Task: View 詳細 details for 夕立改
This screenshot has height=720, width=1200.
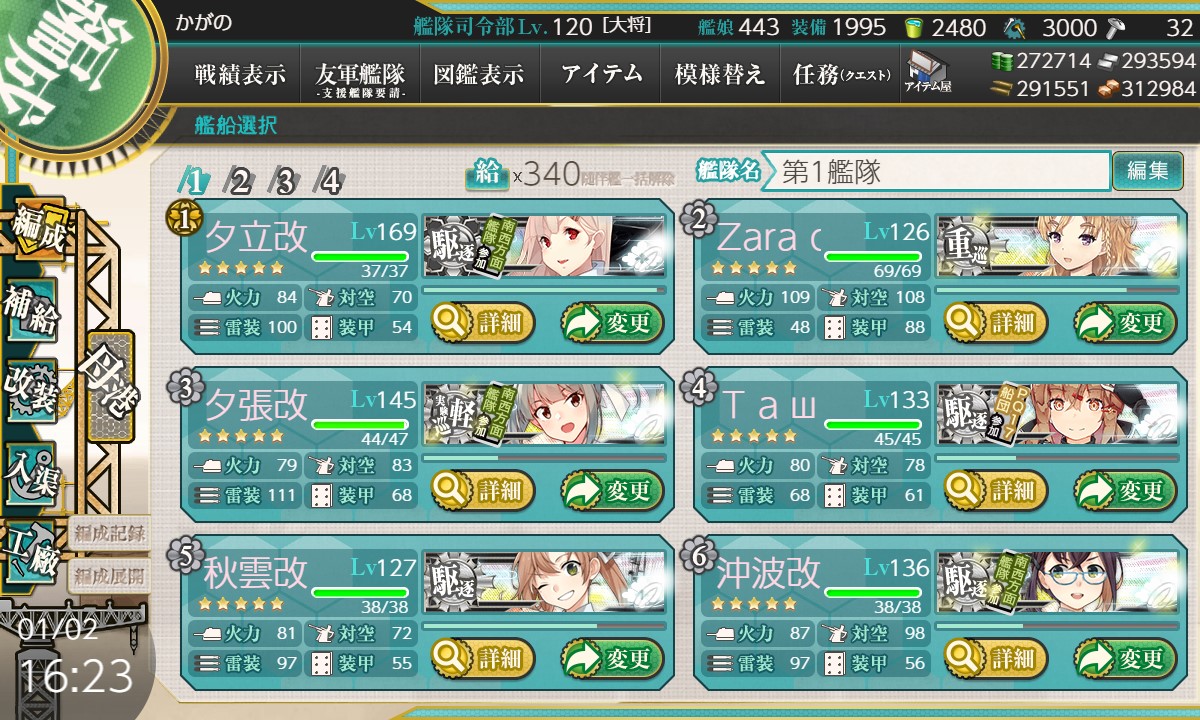Action: 484,323
